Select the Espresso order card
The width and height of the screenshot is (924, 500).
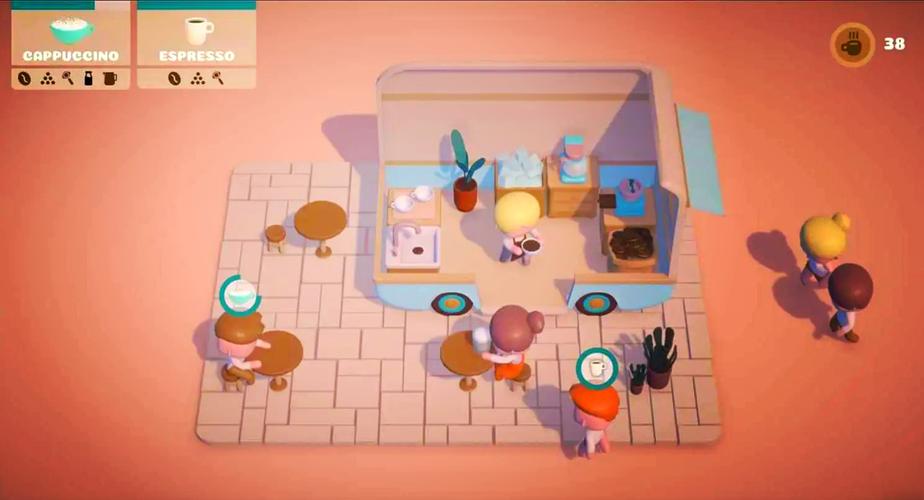(196, 45)
